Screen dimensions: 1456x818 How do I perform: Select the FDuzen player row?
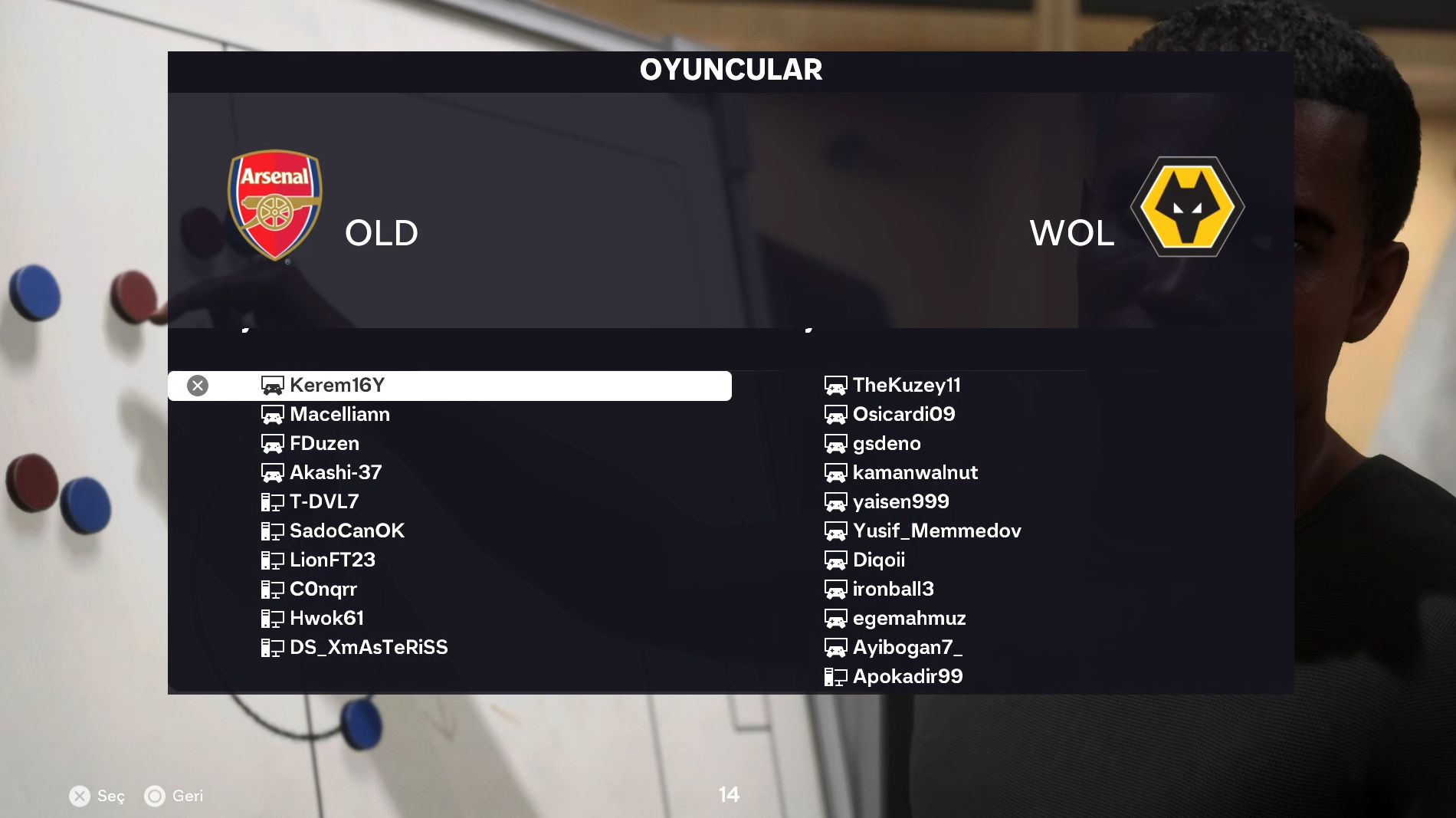click(x=324, y=443)
